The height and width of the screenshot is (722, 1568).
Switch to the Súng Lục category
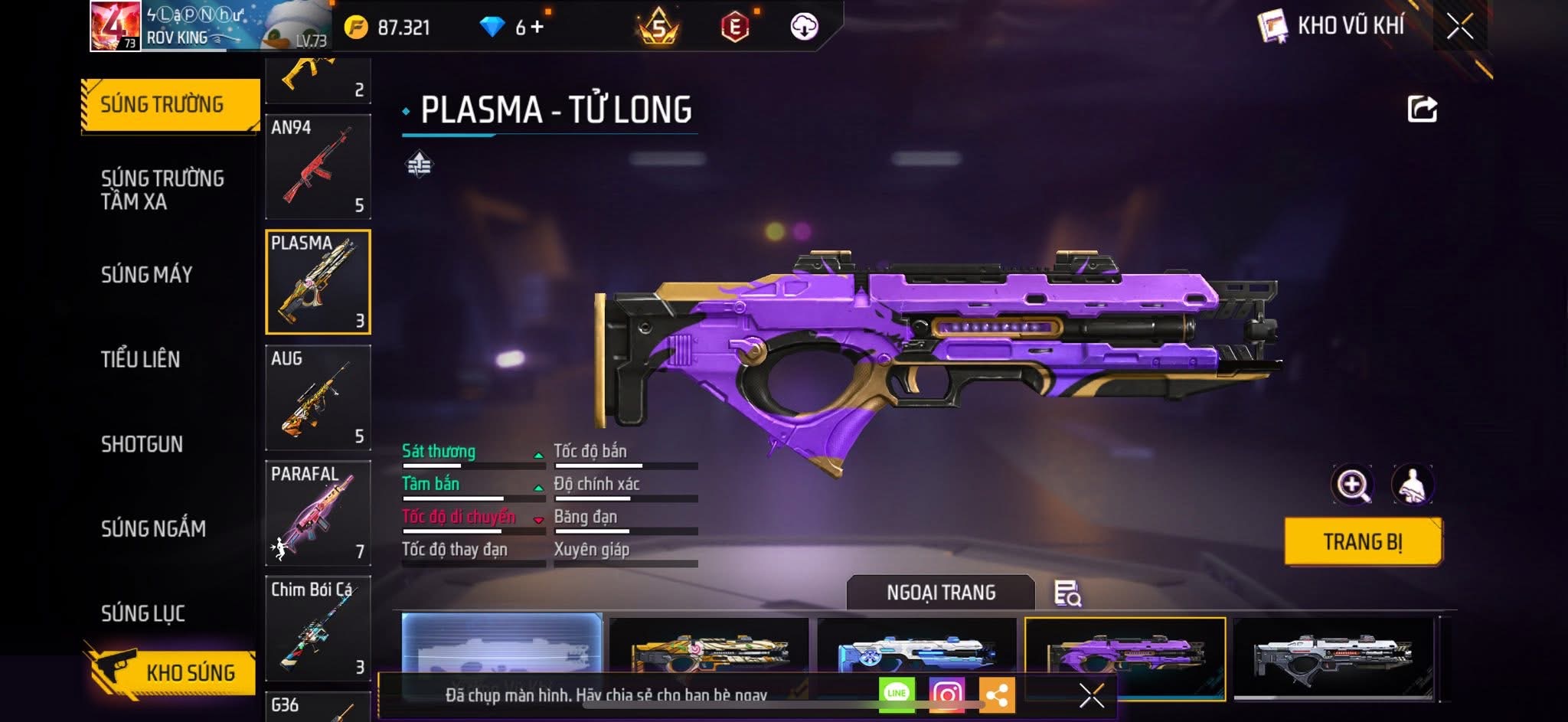click(x=143, y=613)
